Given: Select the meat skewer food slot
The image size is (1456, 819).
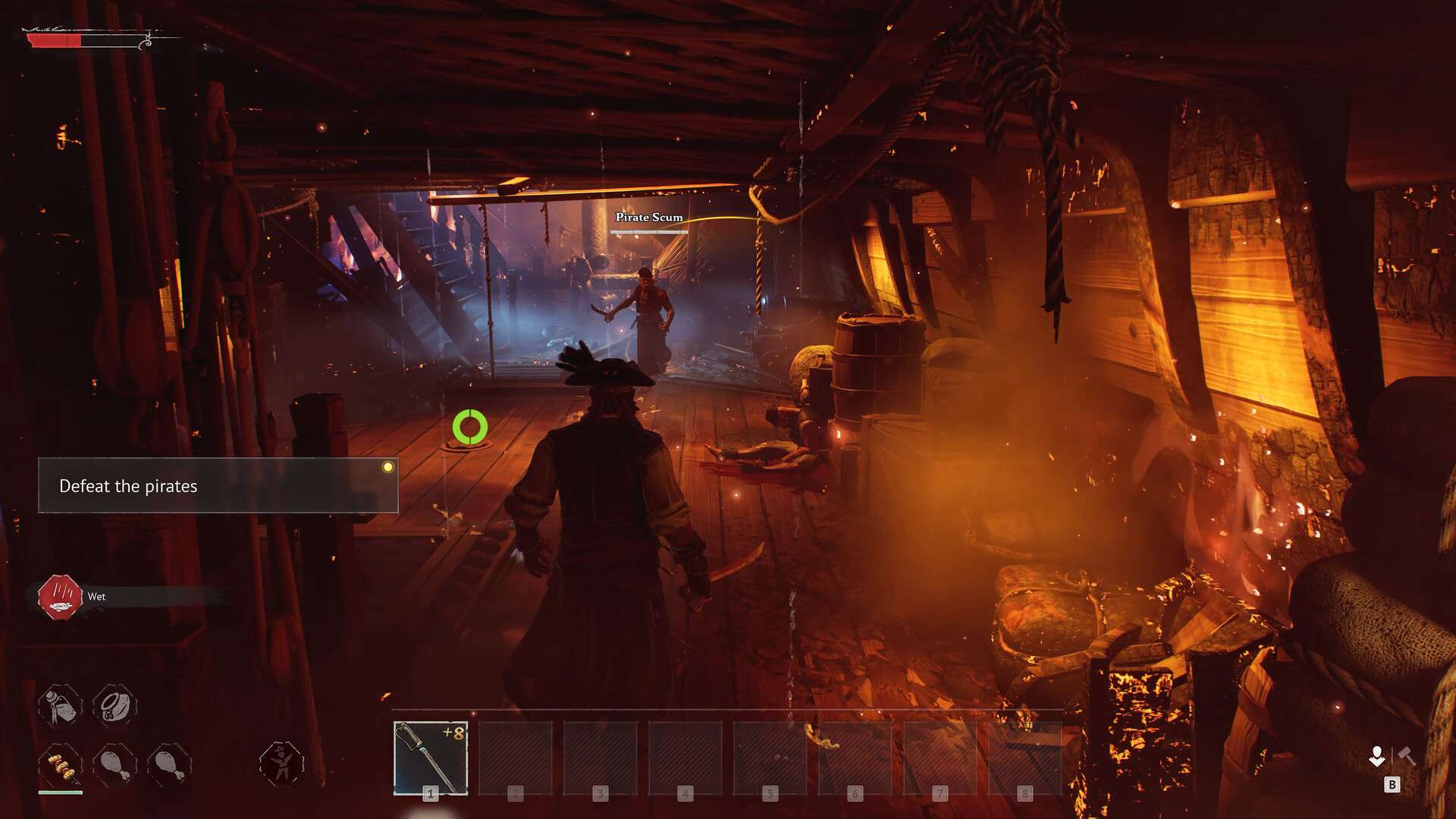Looking at the screenshot, I should coord(61,766).
